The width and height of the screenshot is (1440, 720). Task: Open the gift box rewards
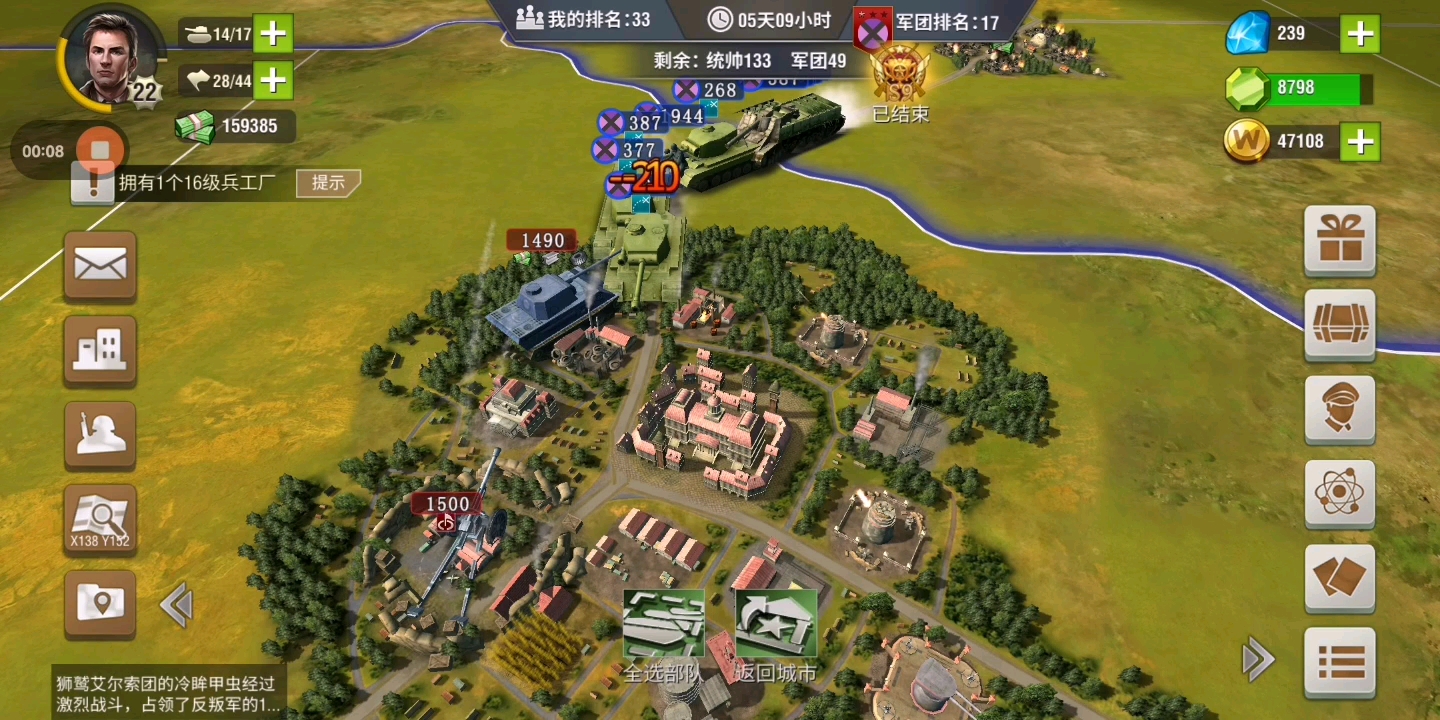[1340, 240]
